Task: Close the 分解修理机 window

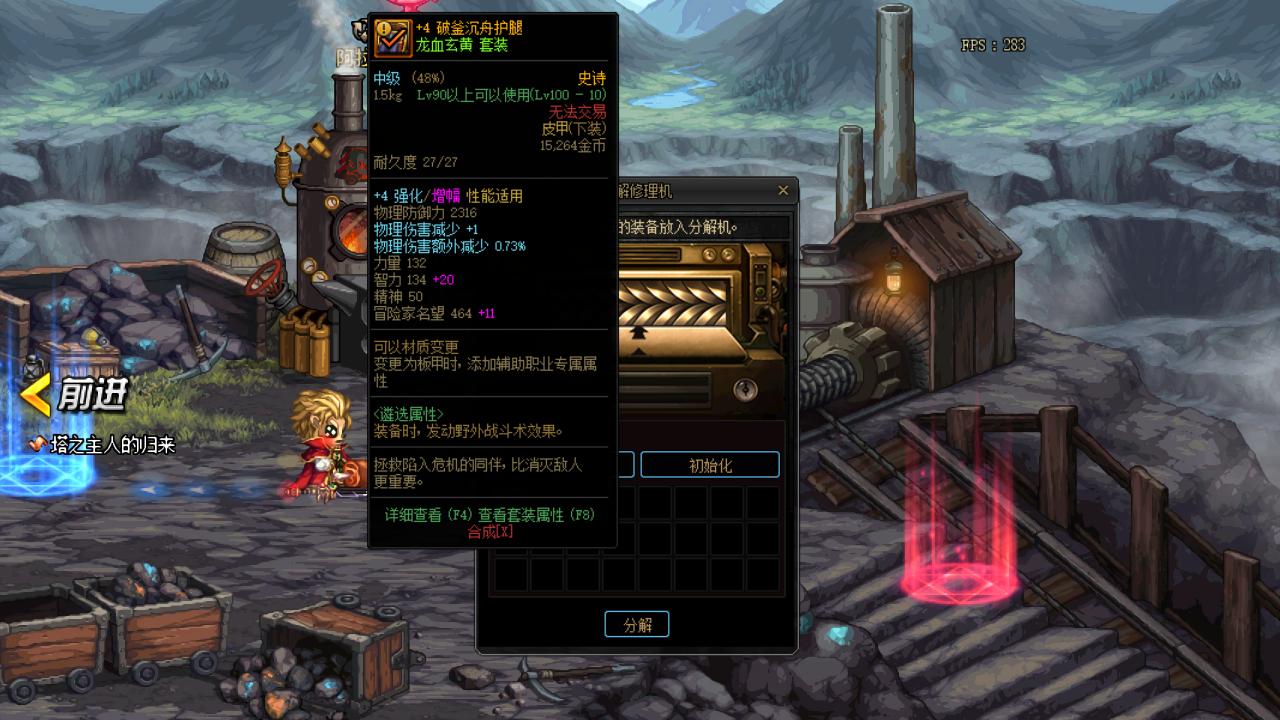Action: point(783,191)
